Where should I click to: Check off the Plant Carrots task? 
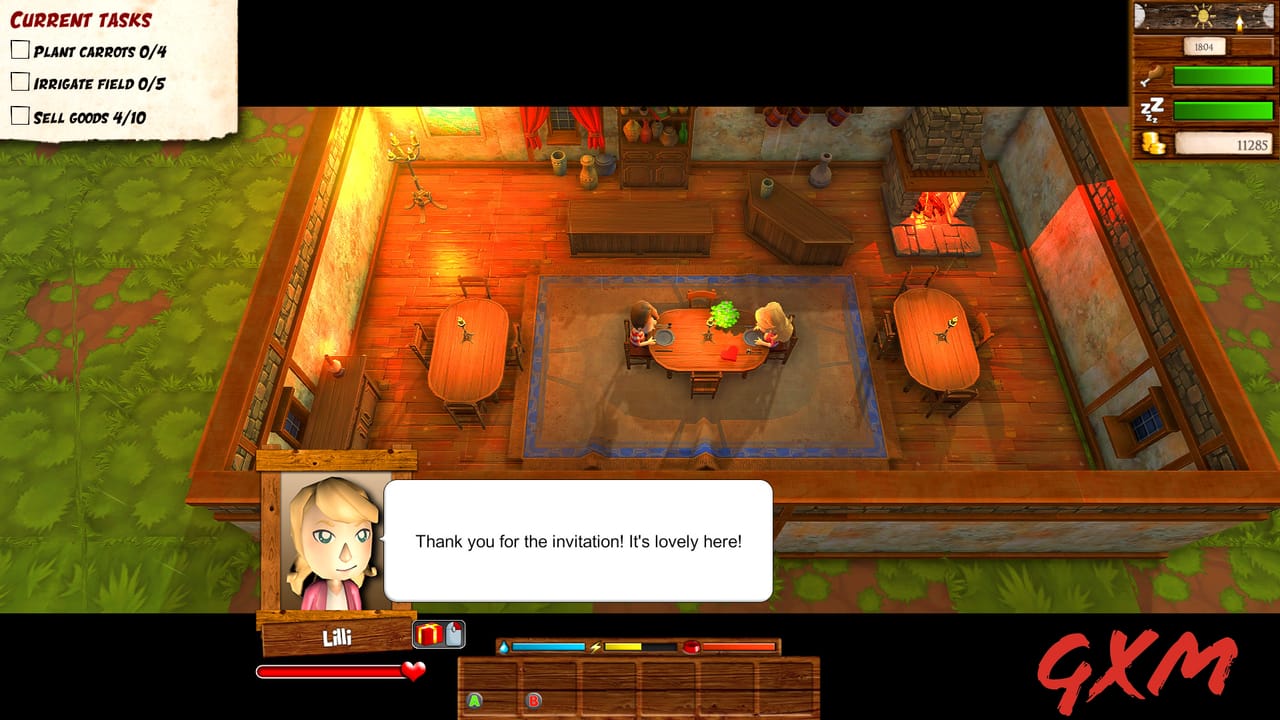pos(20,47)
